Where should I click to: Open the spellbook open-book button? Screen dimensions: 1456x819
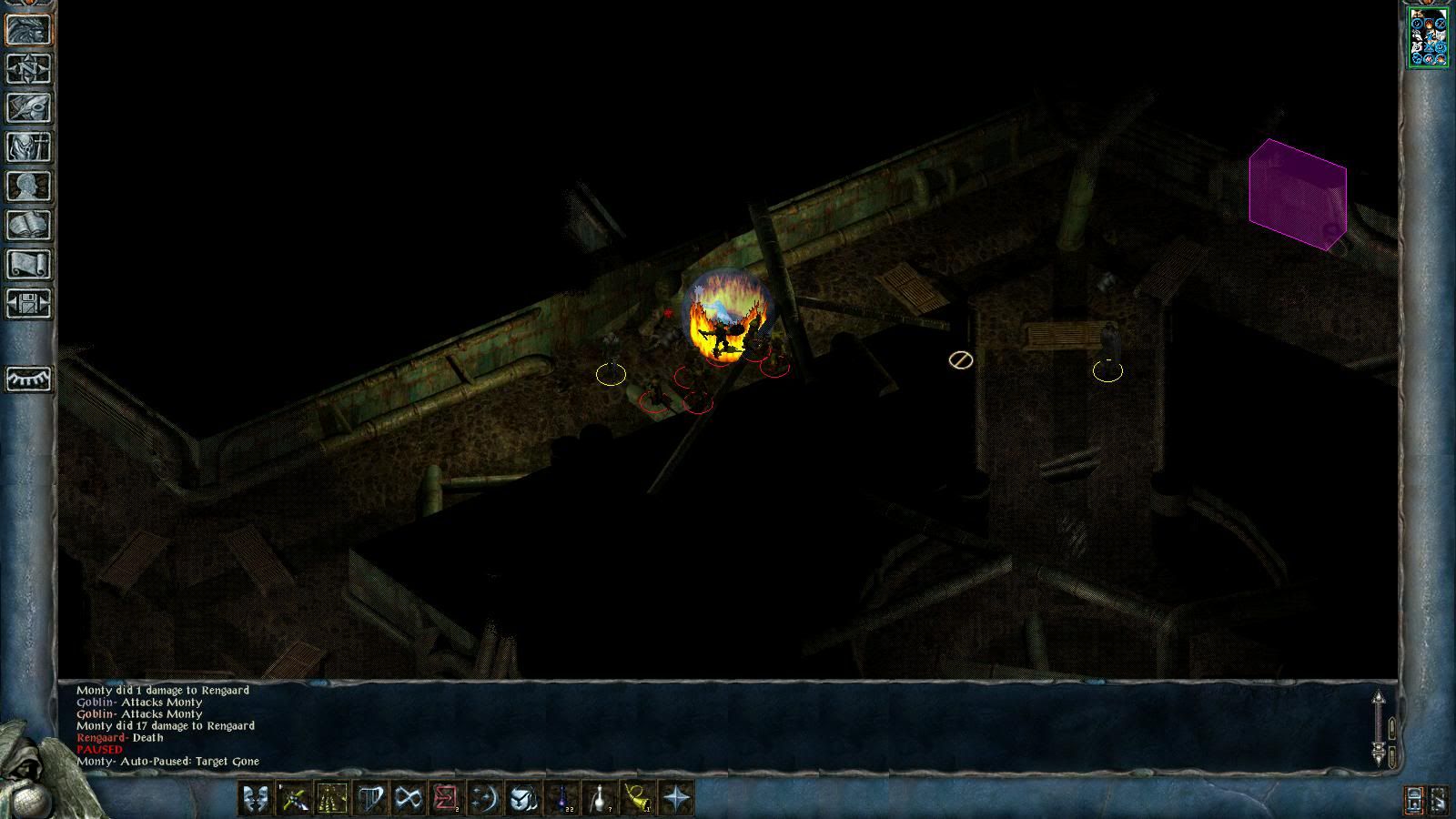(x=29, y=225)
